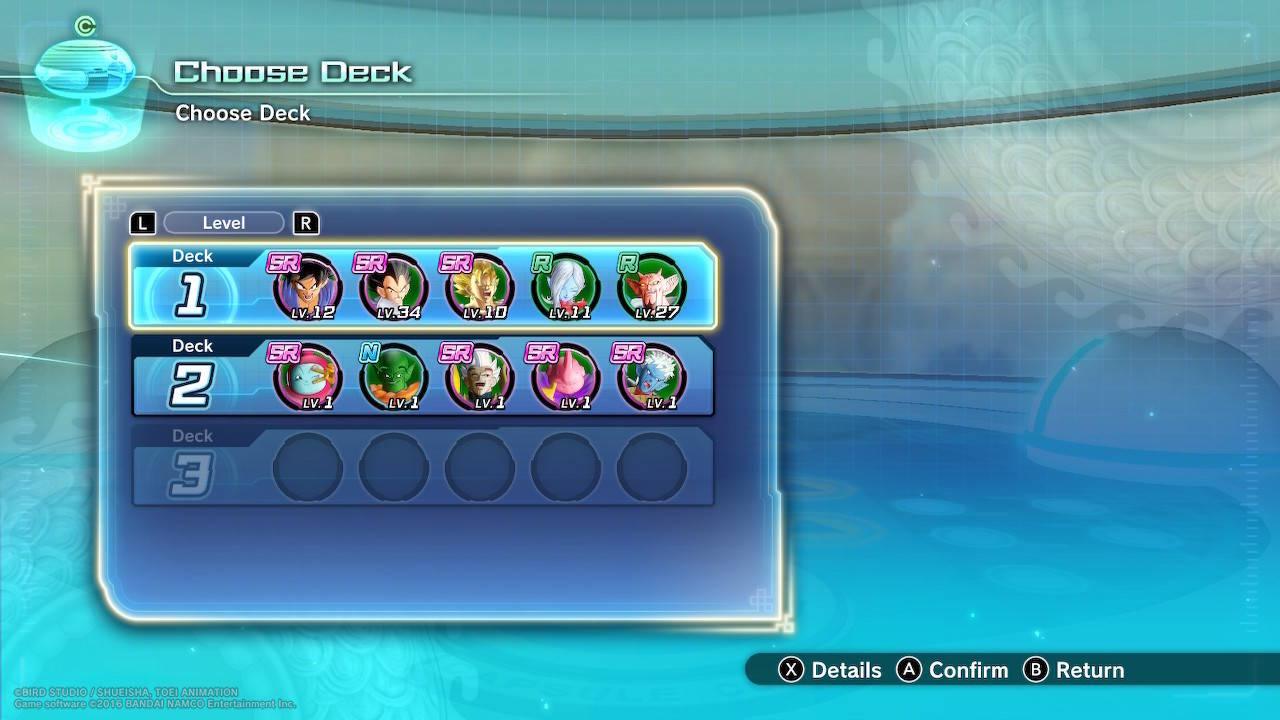Select the LV.27 red-skinned Dabura card

(651, 288)
